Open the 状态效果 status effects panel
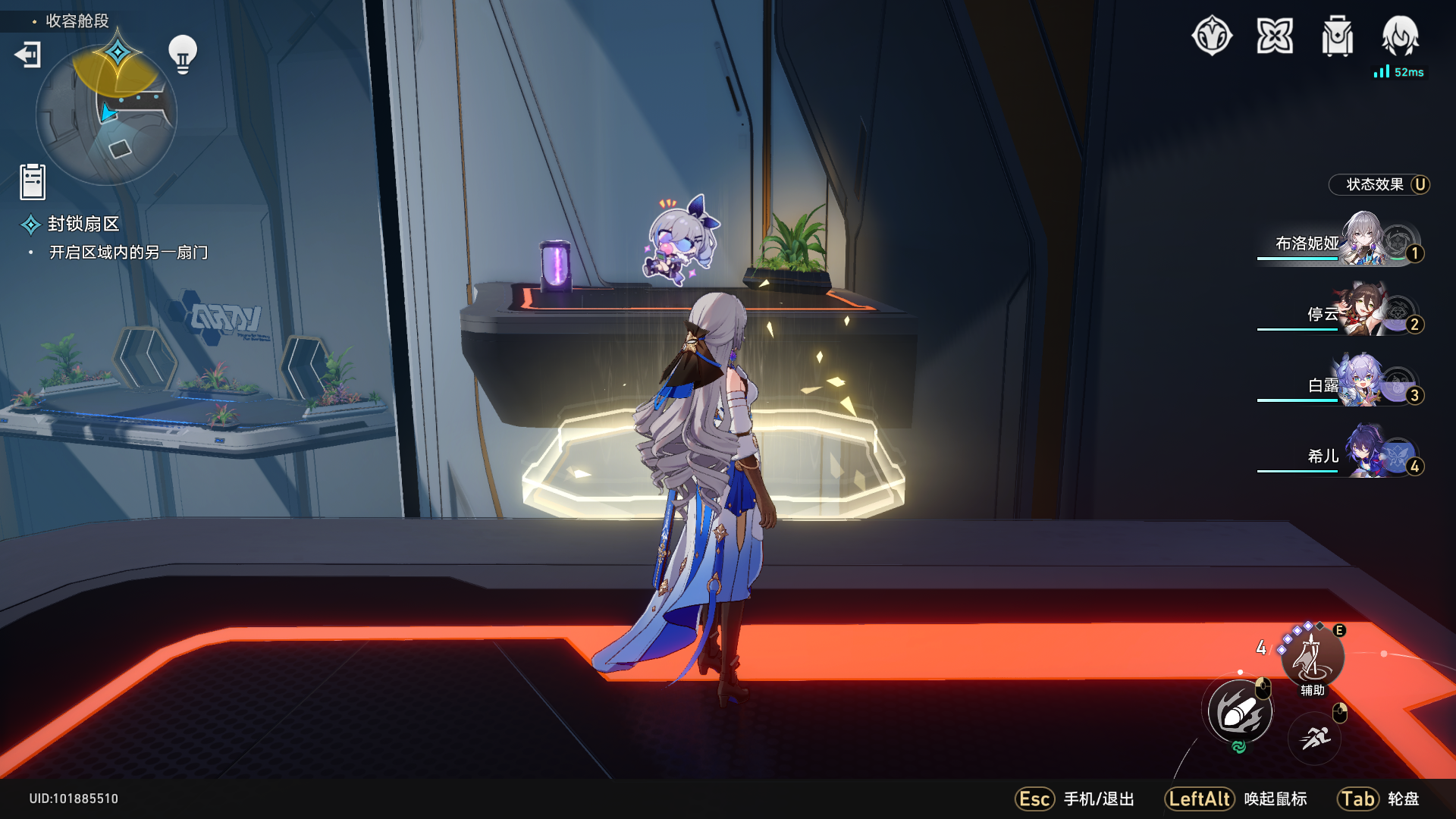This screenshot has height=819, width=1456. point(1379,185)
